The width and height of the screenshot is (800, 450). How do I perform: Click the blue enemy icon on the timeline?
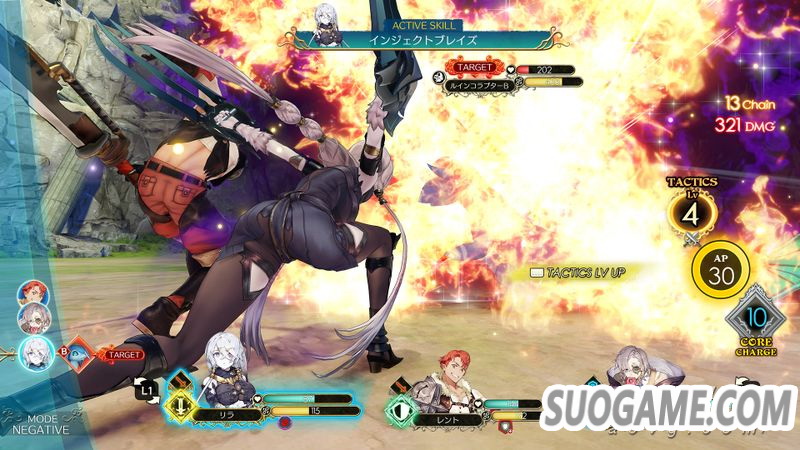pos(78,353)
